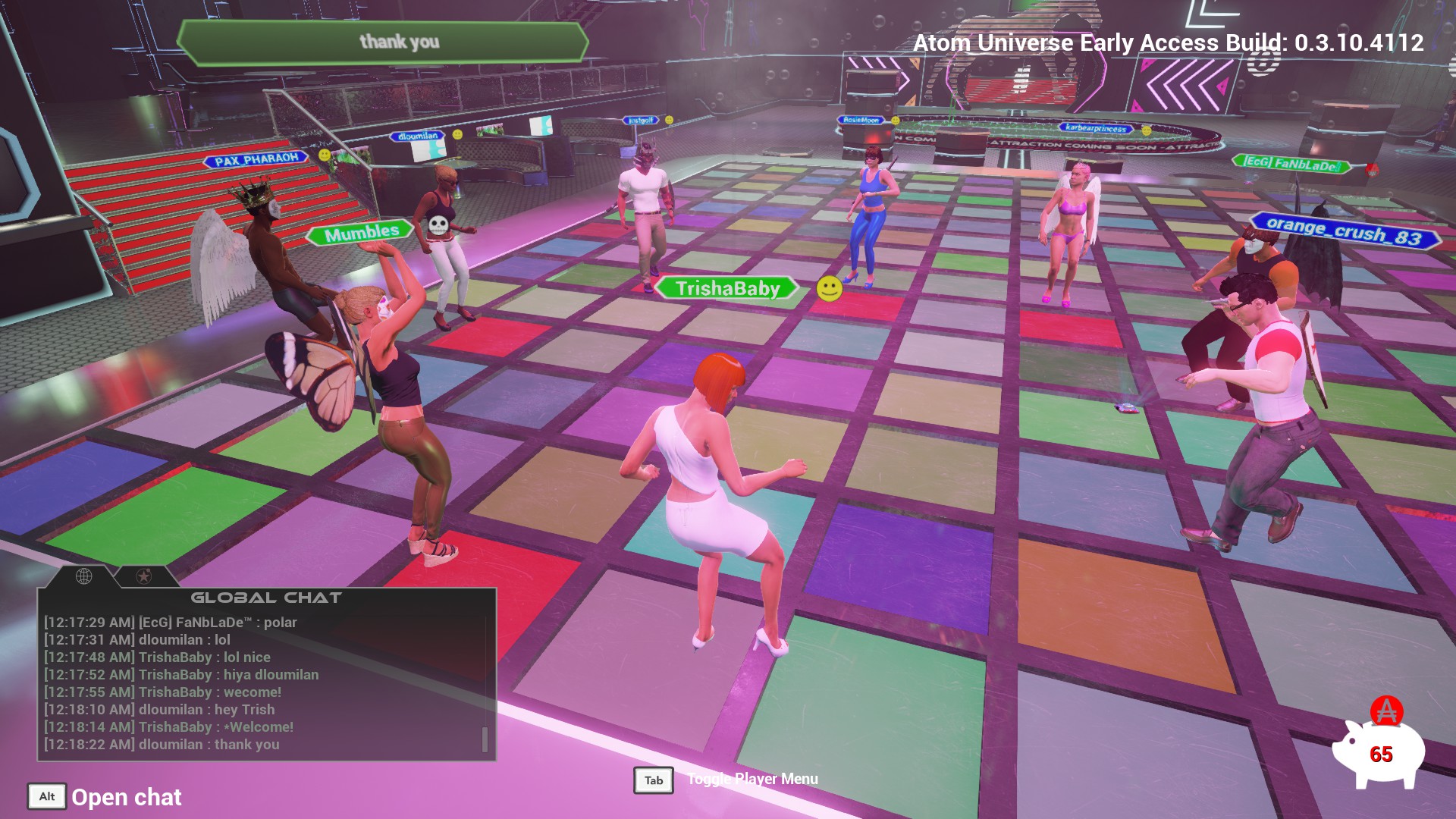Image resolution: width=1456 pixels, height=819 pixels.
Task: Open the star chat tab
Action: [143, 576]
